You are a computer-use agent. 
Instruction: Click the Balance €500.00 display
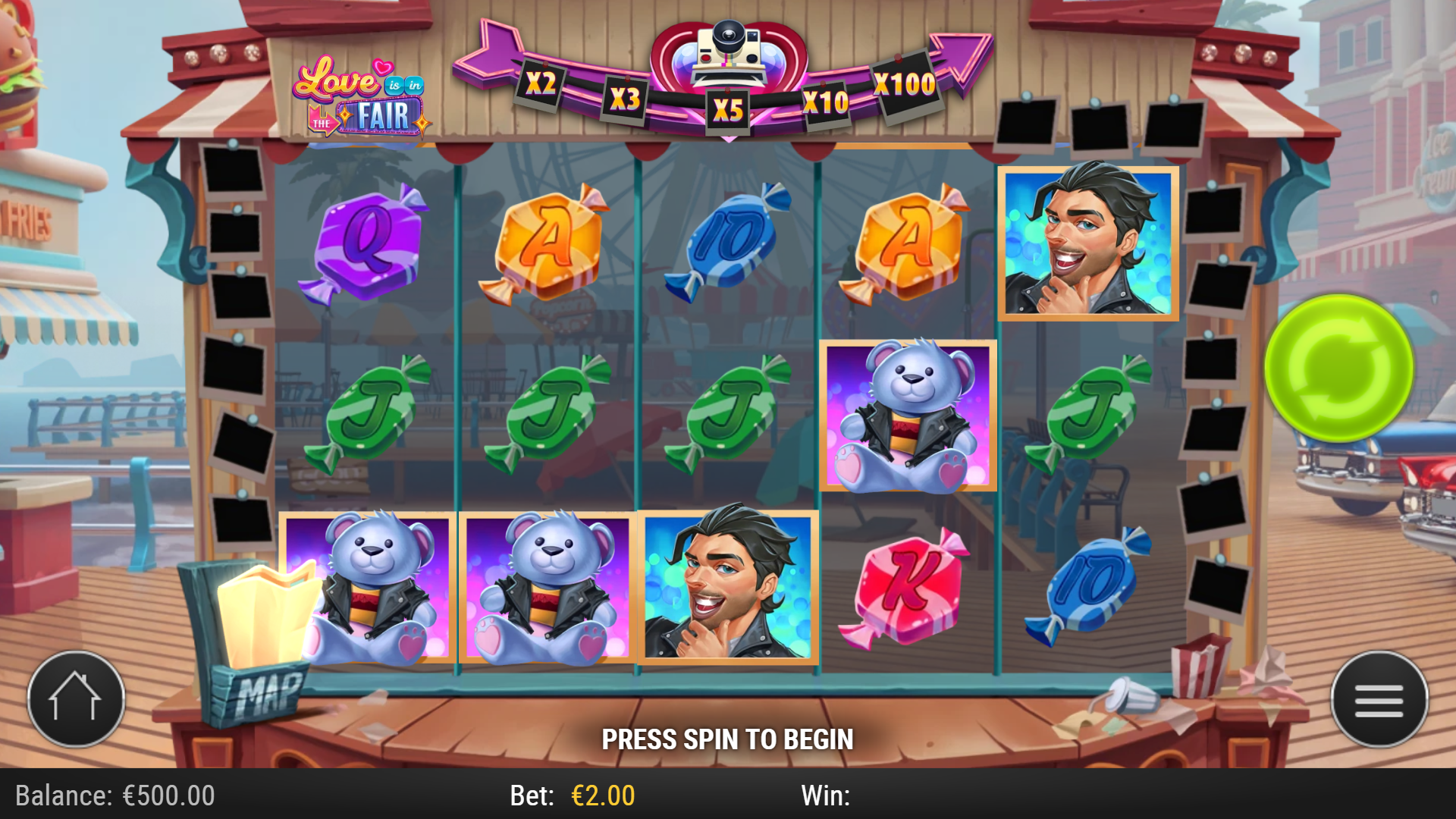point(114,797)
